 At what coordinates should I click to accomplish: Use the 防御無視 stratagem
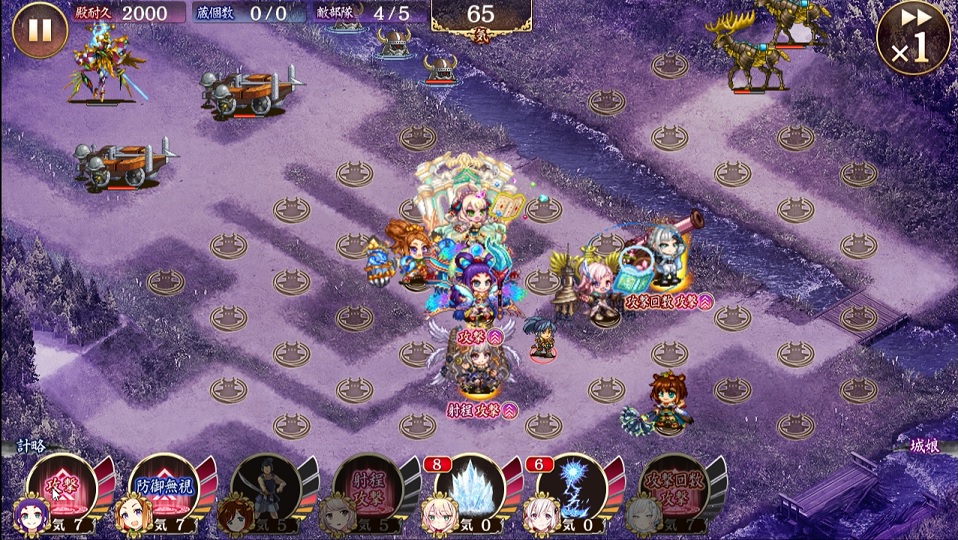[x=165, y=490]
